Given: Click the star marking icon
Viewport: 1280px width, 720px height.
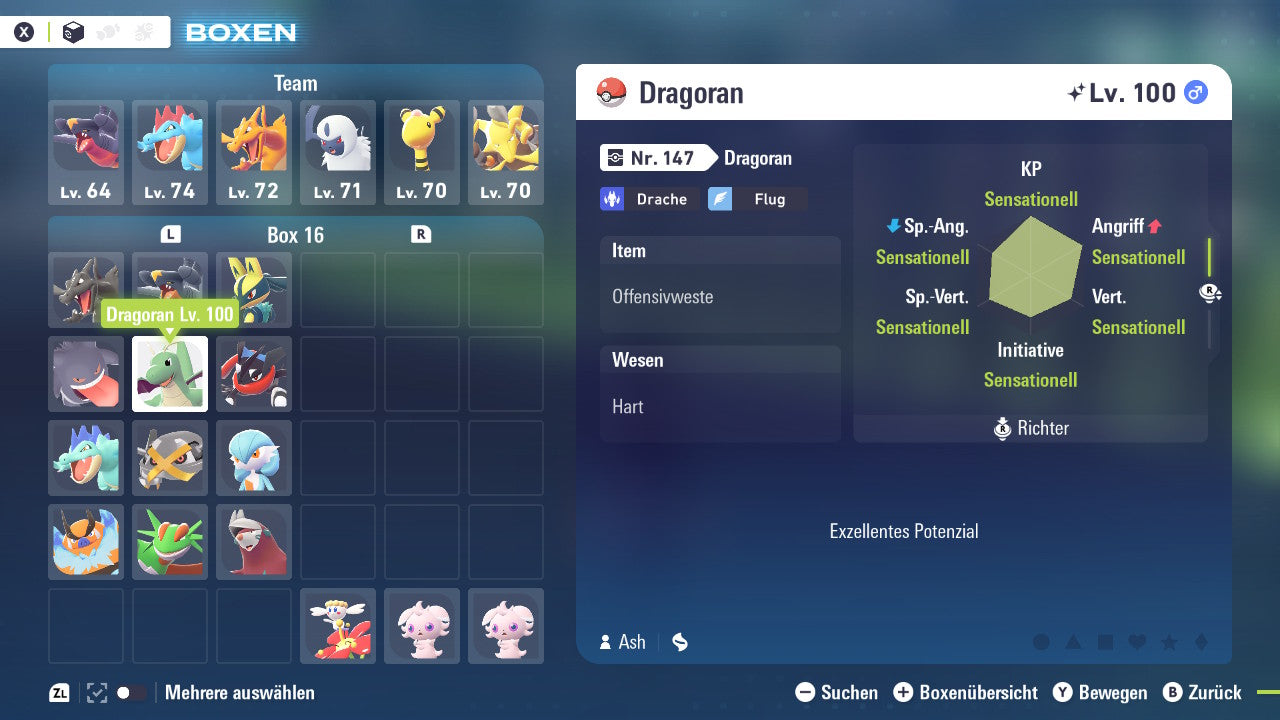Looking at the screenshot, I should pyautogui.click(x=1169, y=643).
